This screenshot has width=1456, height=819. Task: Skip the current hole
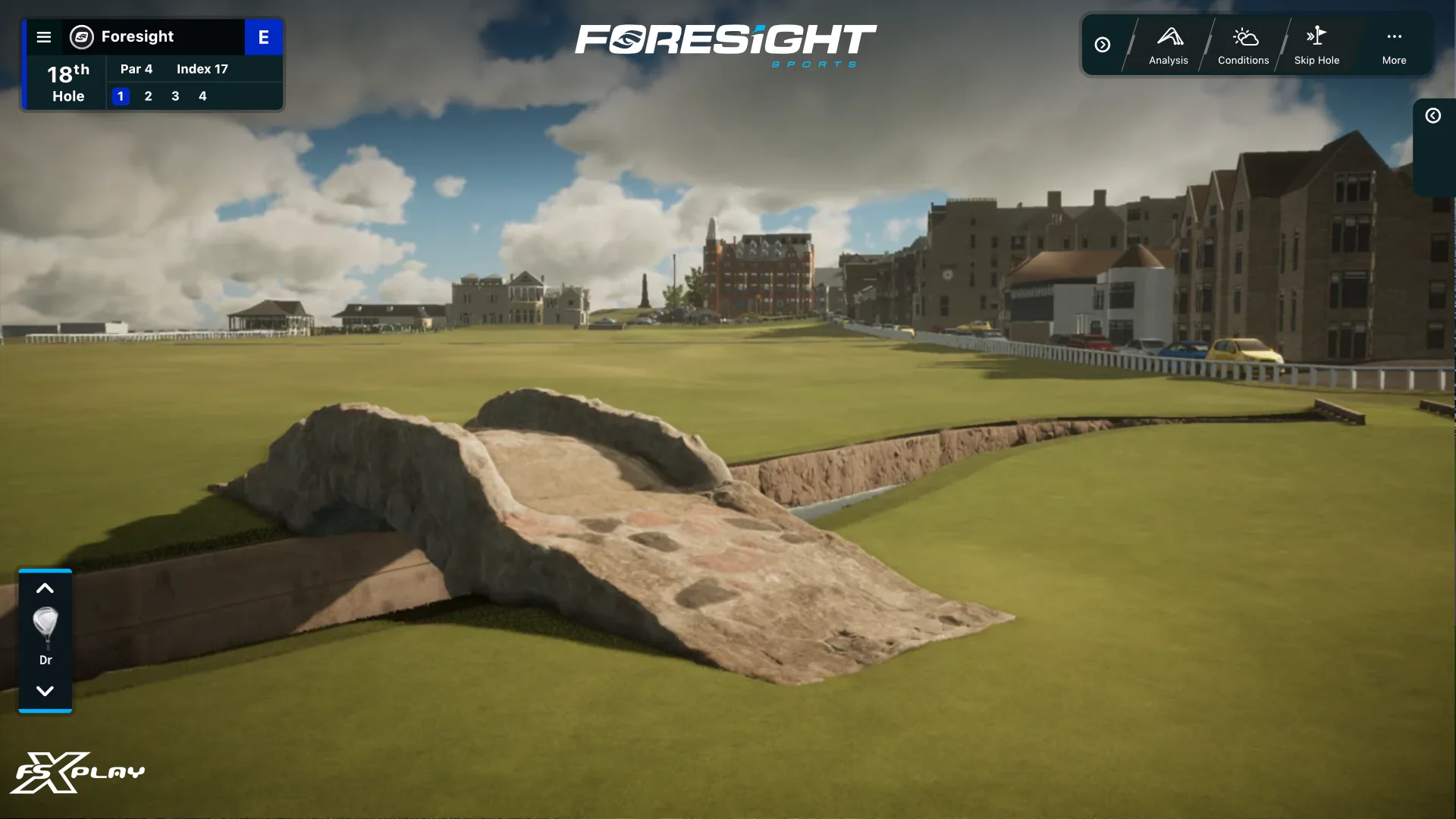pos(1316,45)
